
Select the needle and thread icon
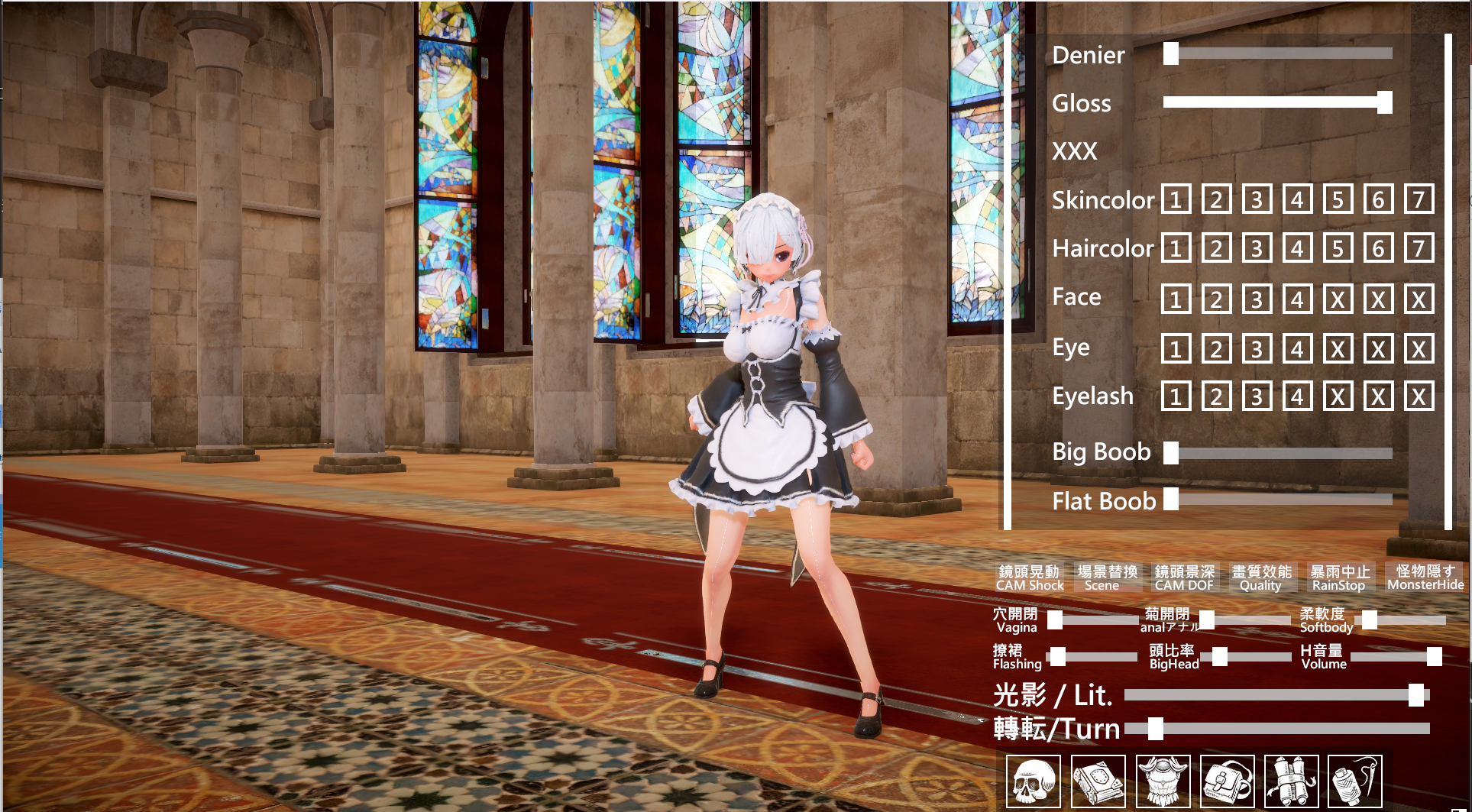[1356, 781]
